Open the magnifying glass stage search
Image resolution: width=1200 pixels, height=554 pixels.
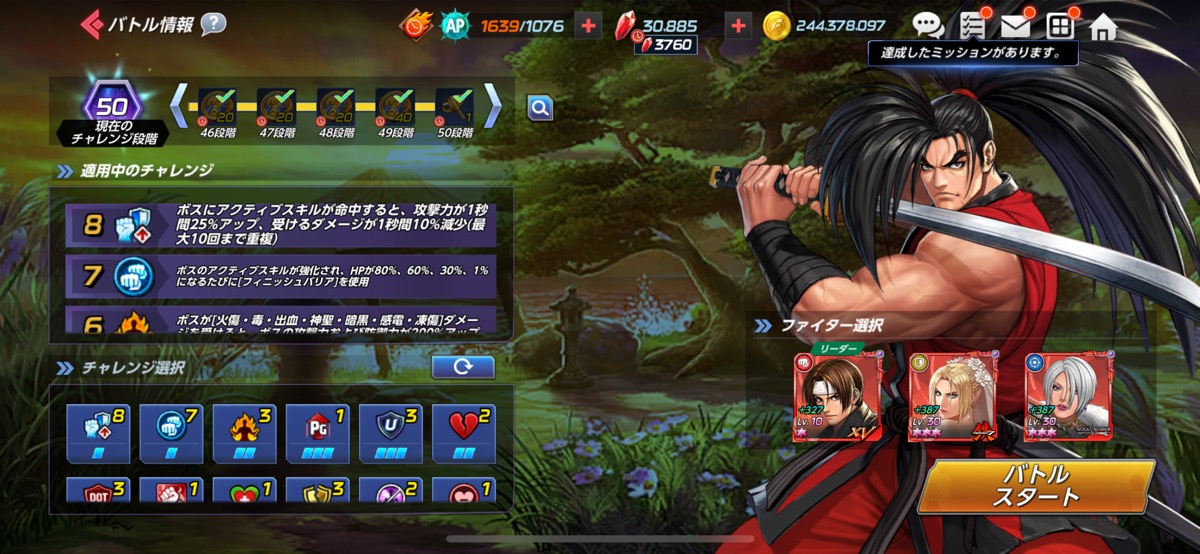tap(540, 108)
